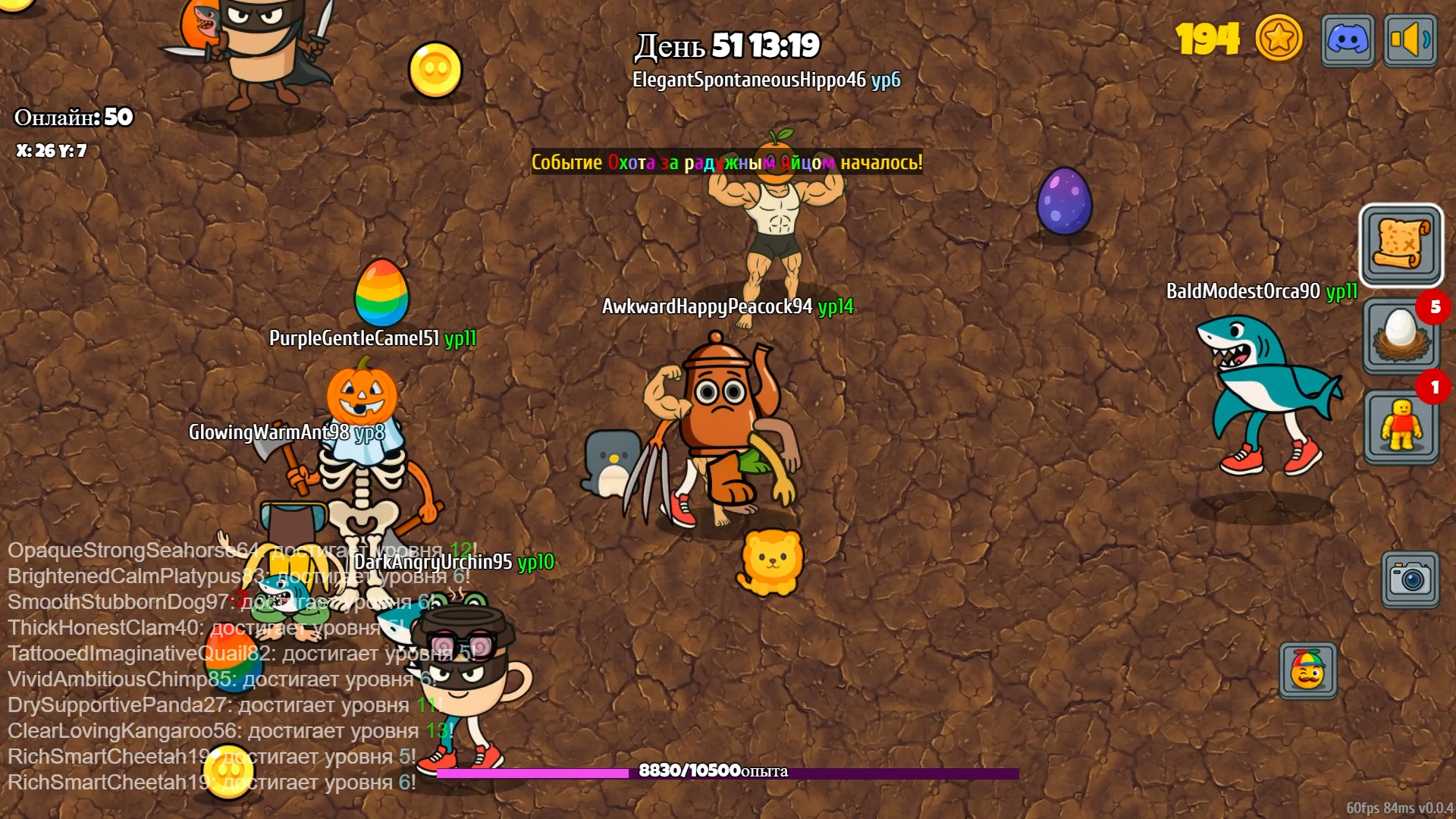Viewport: 1456px width, 819px height.
Task: Click the Day 51 timer header
Action: coord(726,47)
